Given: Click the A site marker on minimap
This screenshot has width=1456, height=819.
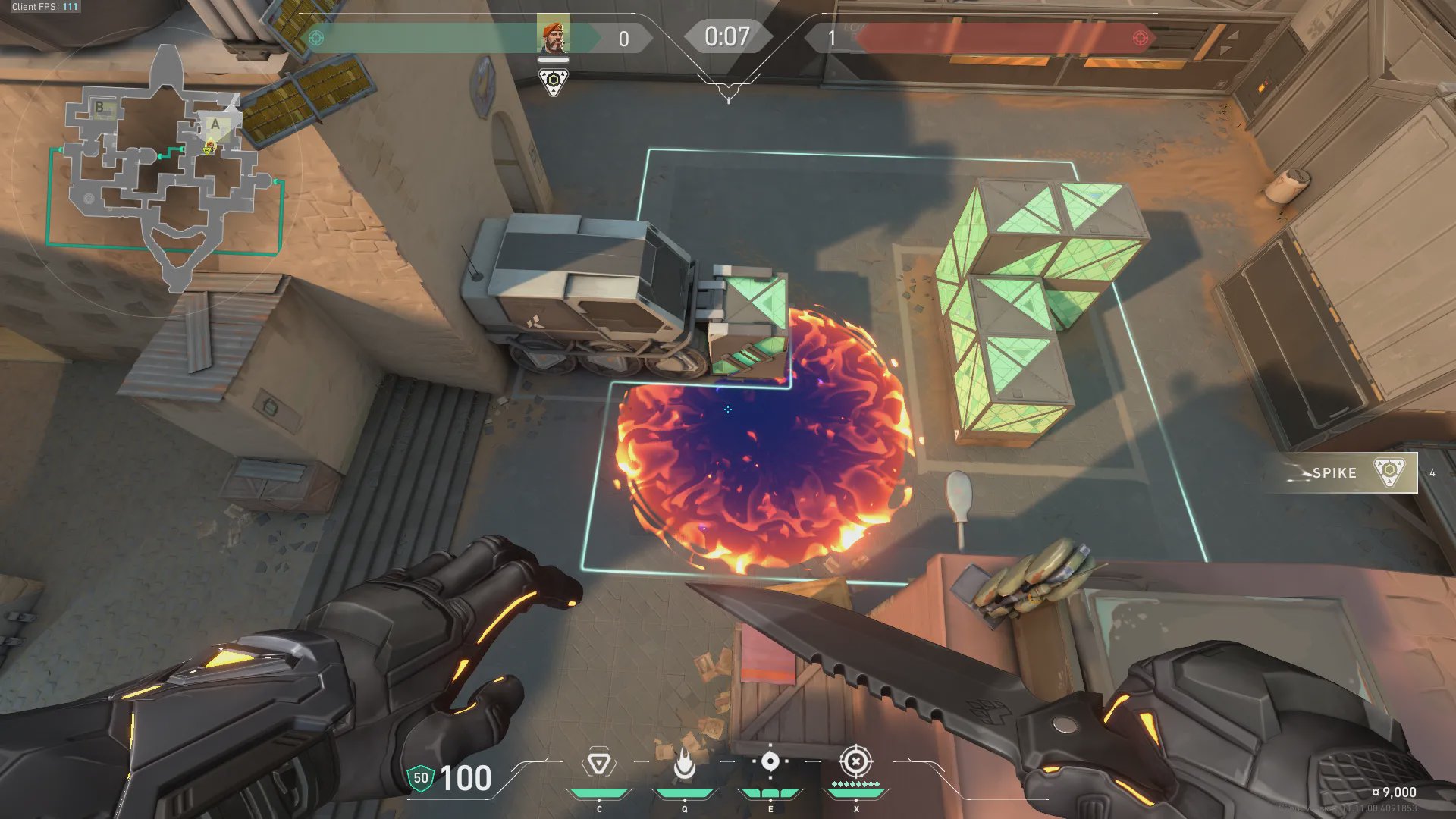Looking at the screenshot, I should [x=215, y=124].
